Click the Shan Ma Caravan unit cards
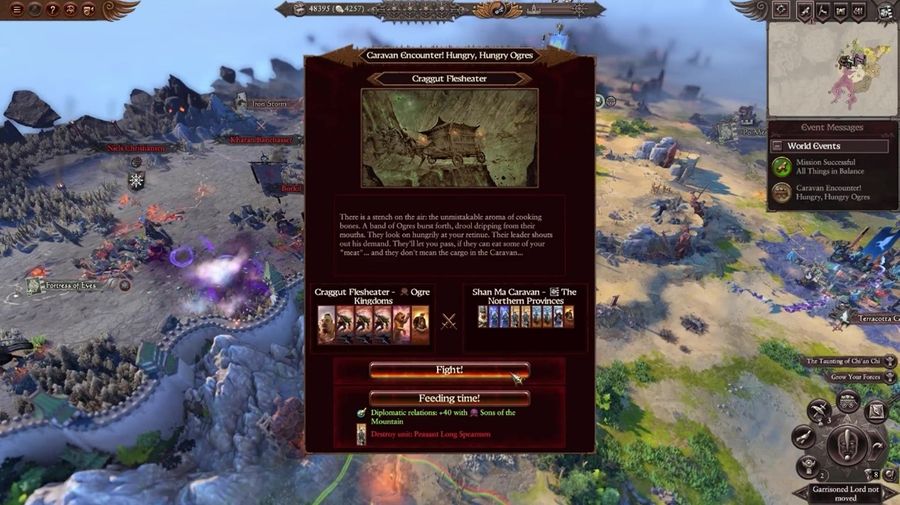This screenshot has height=505, width=900. tap(526, 317)
